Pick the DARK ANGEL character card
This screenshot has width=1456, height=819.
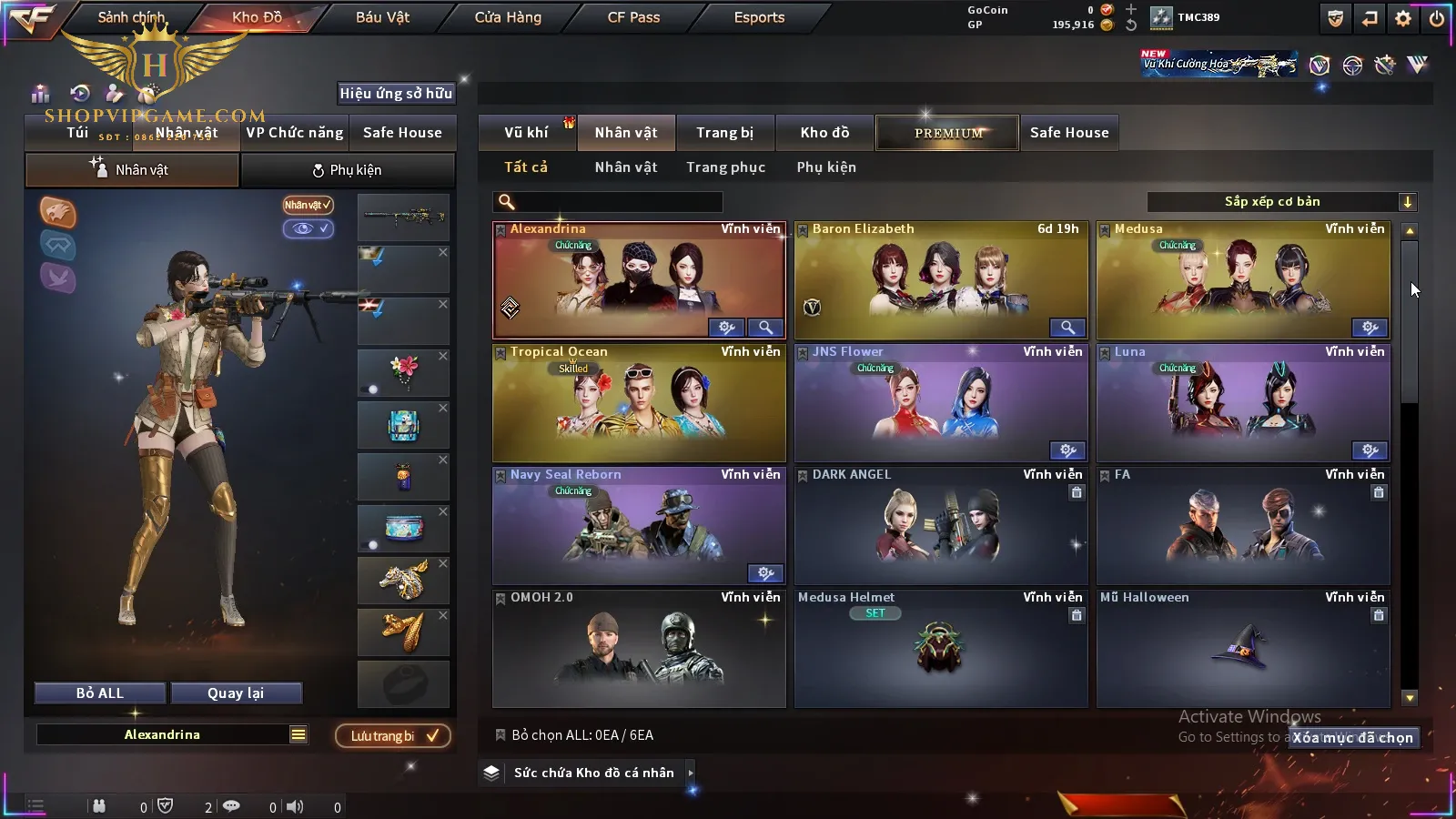click(941, 526)
